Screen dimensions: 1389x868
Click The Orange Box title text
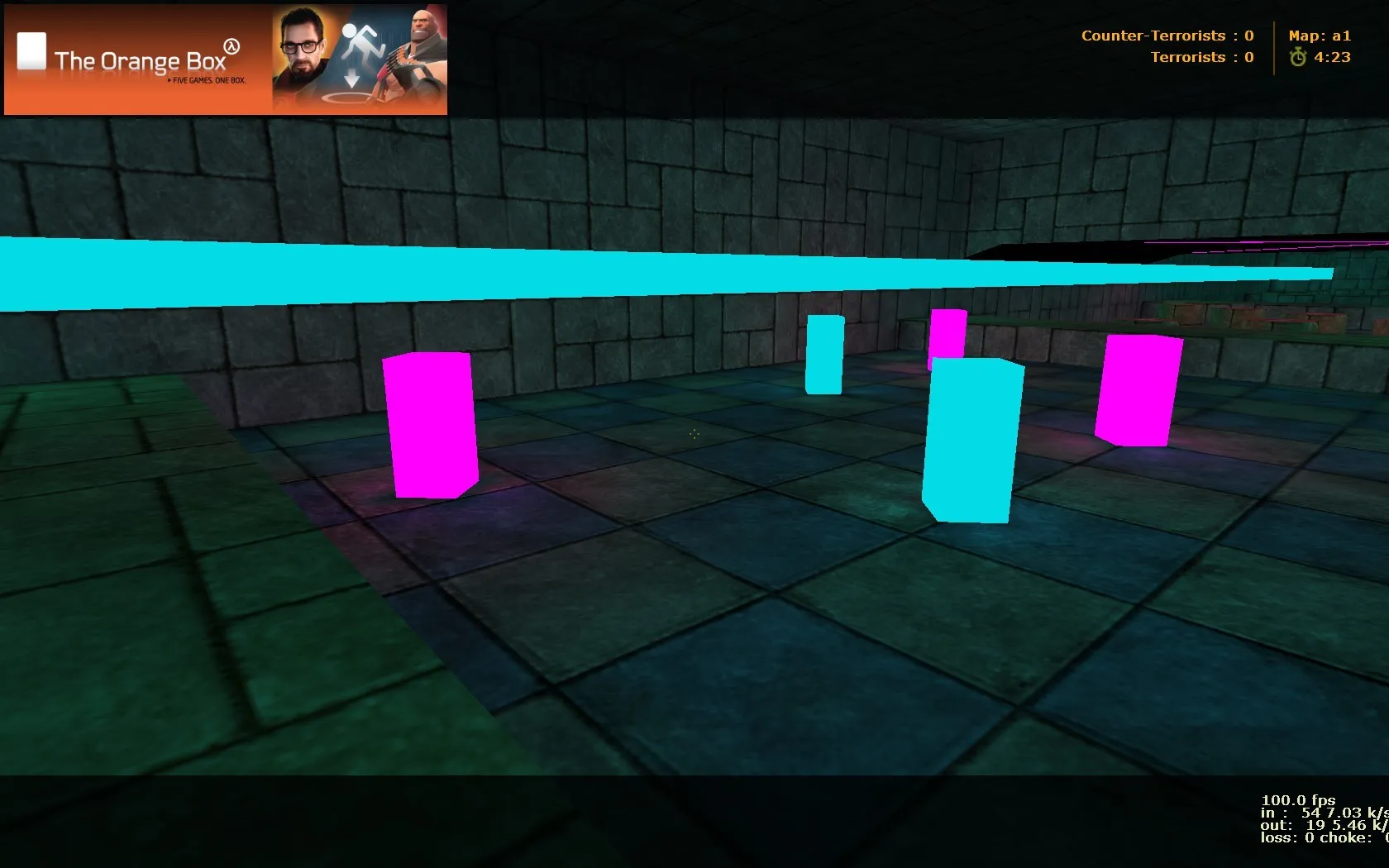pos(139,60)
